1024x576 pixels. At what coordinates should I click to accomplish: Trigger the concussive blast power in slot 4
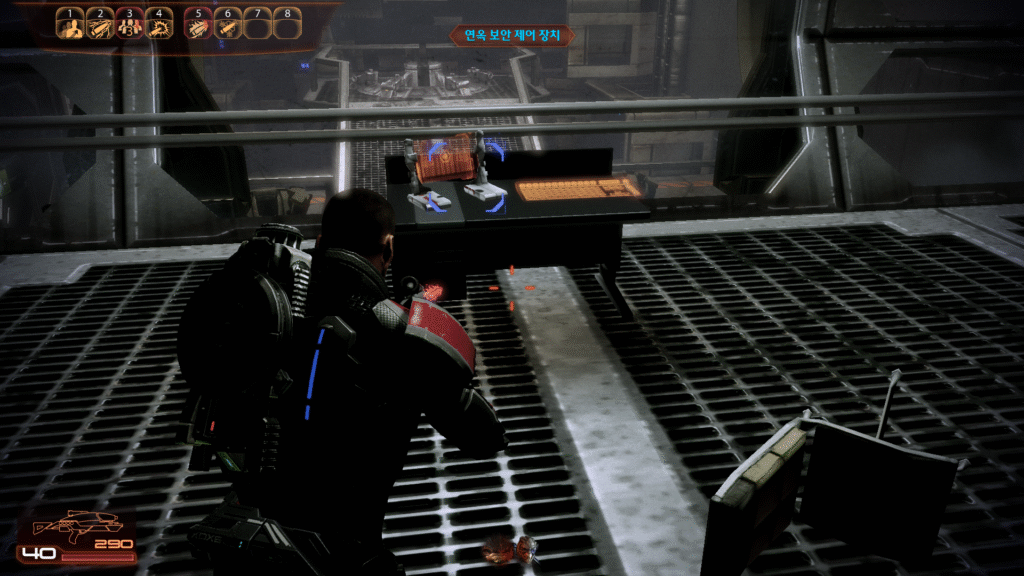(160, 27)
